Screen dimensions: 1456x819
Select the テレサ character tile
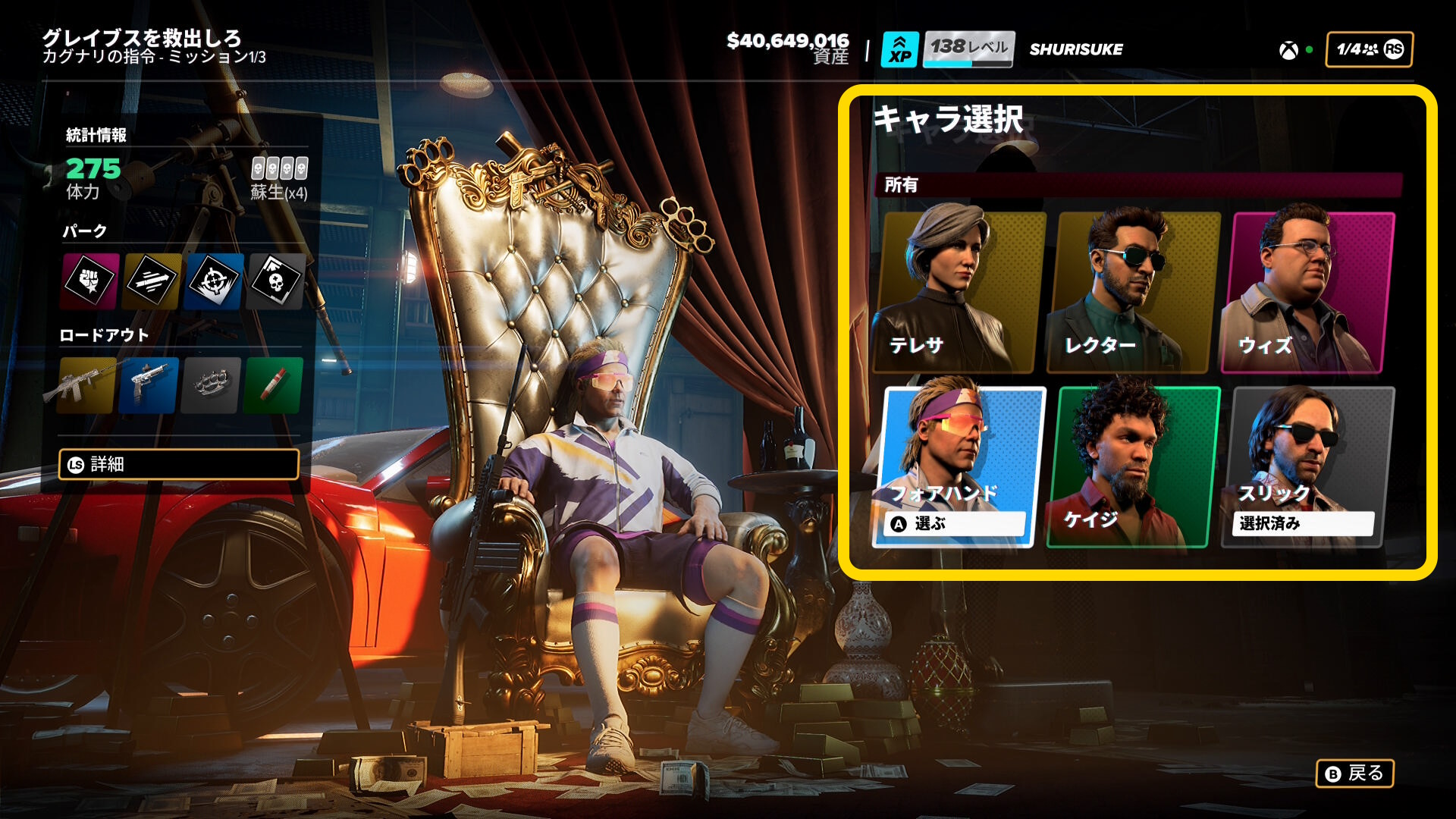coord(959,292)
